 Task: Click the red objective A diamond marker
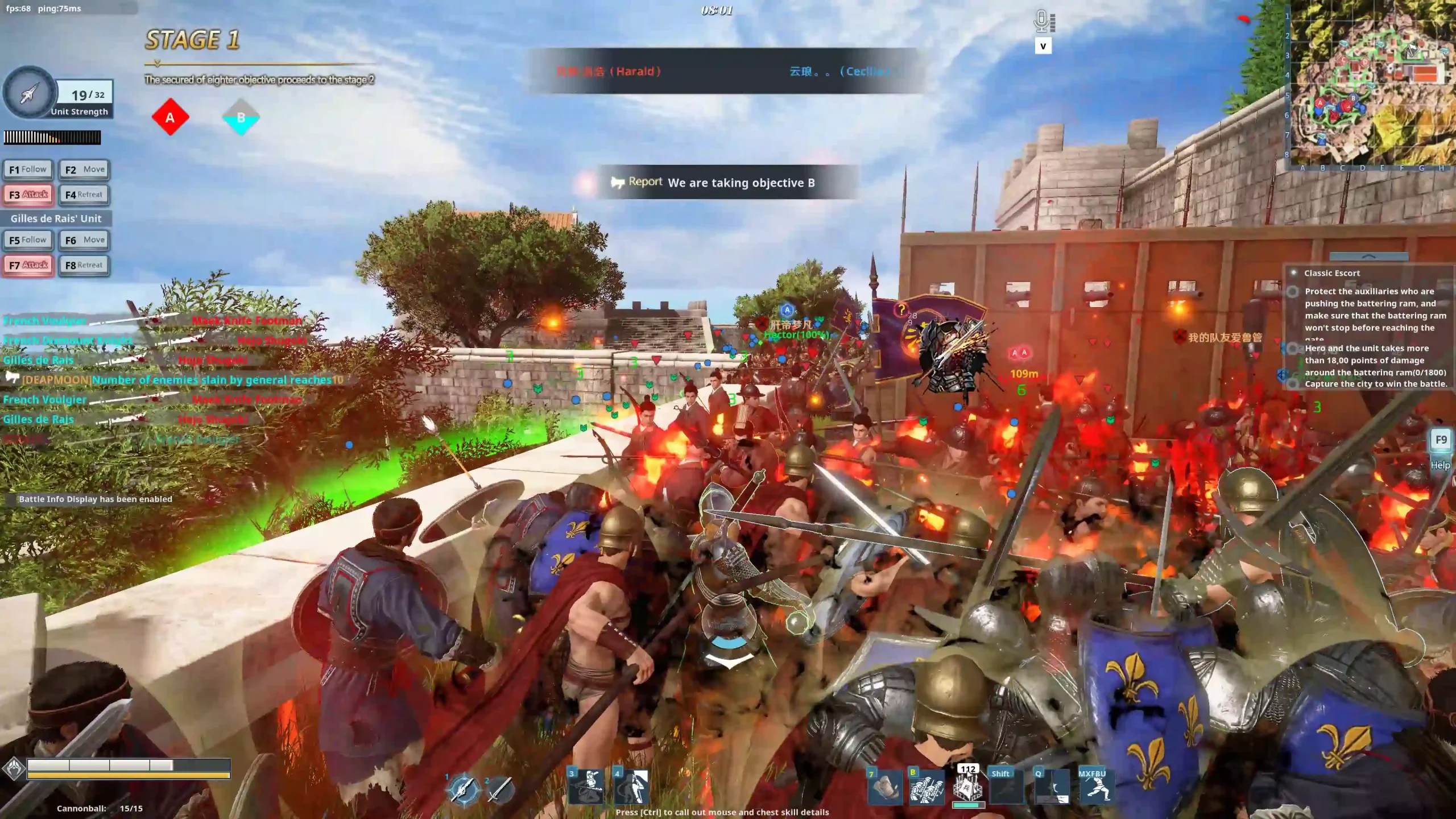[x=170, y=118]
